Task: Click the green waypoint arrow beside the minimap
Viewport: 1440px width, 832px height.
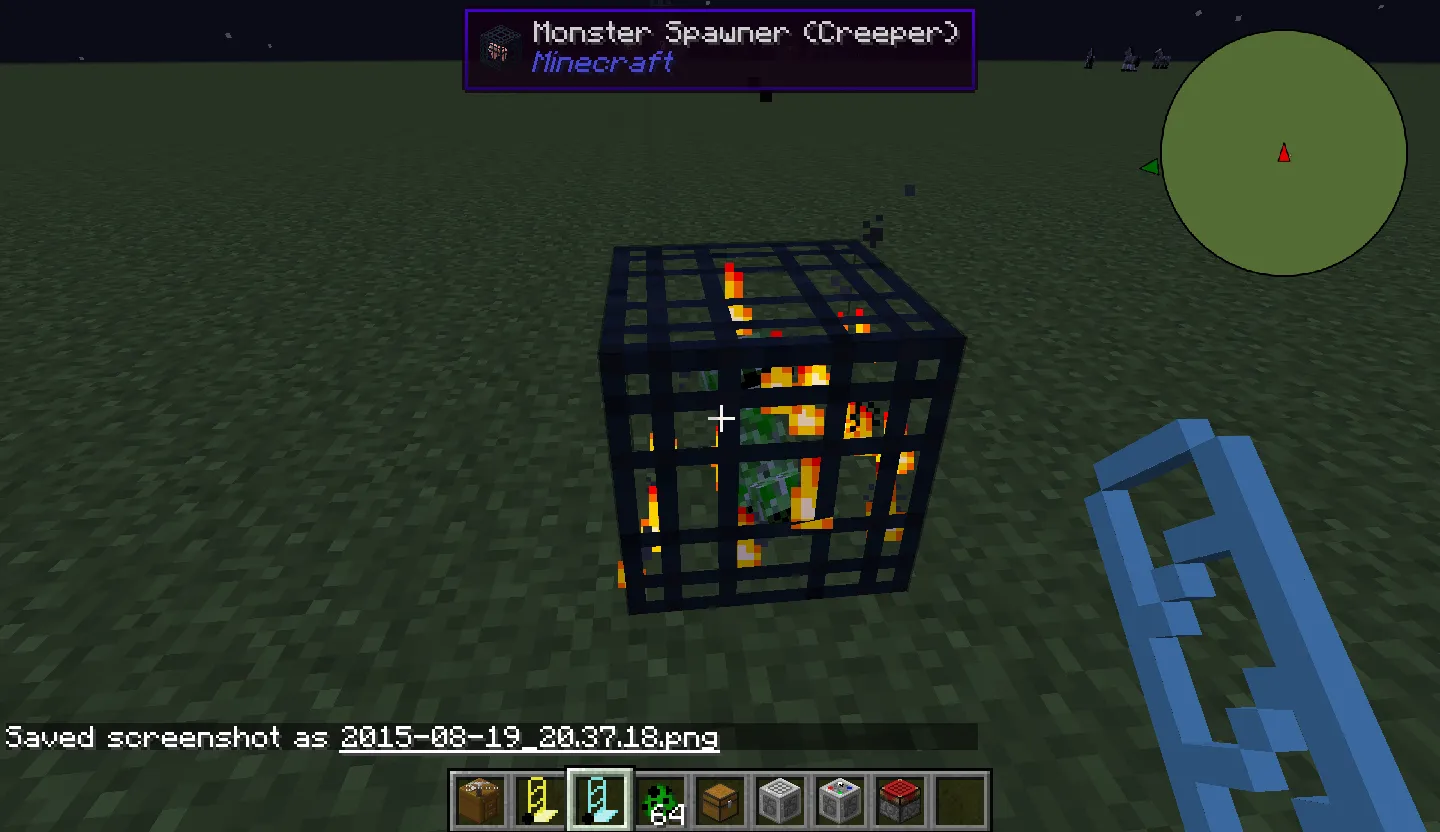Action: pos(1150,166)
